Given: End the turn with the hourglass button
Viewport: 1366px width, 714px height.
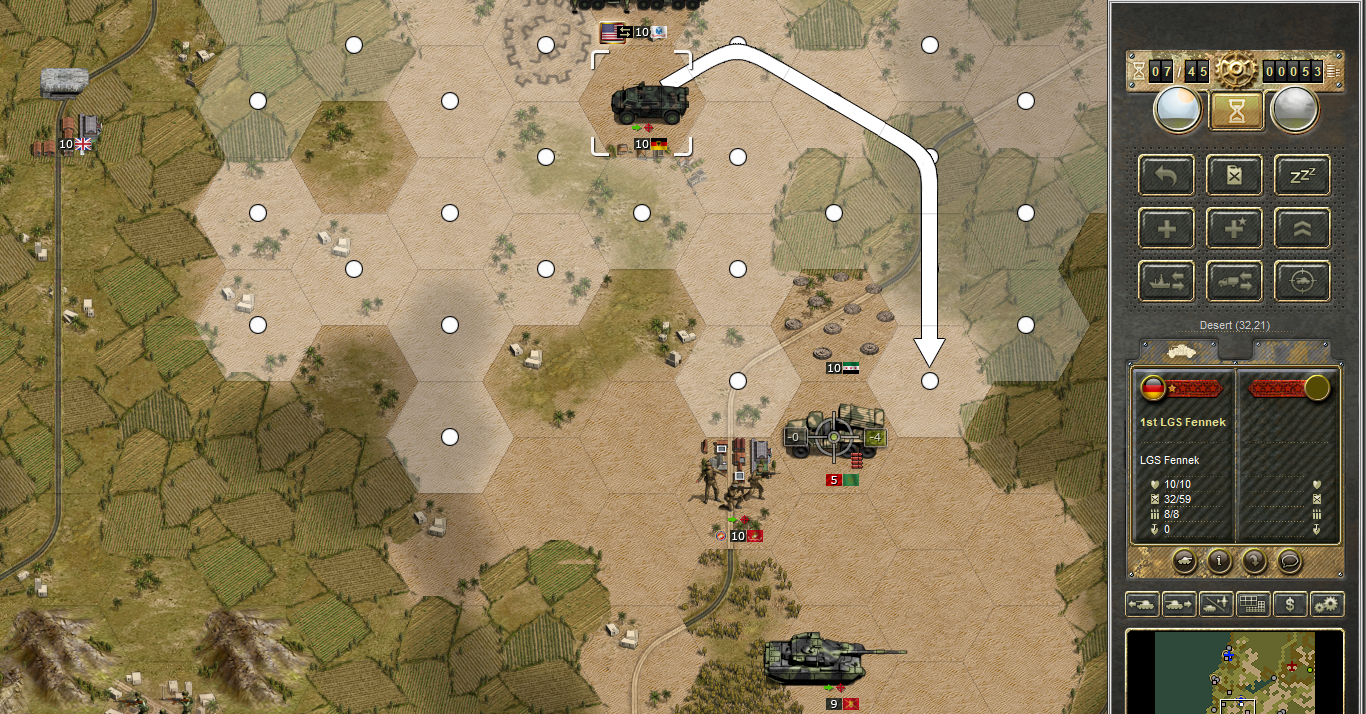Looking at the screenshot, I should point(1235,110).
